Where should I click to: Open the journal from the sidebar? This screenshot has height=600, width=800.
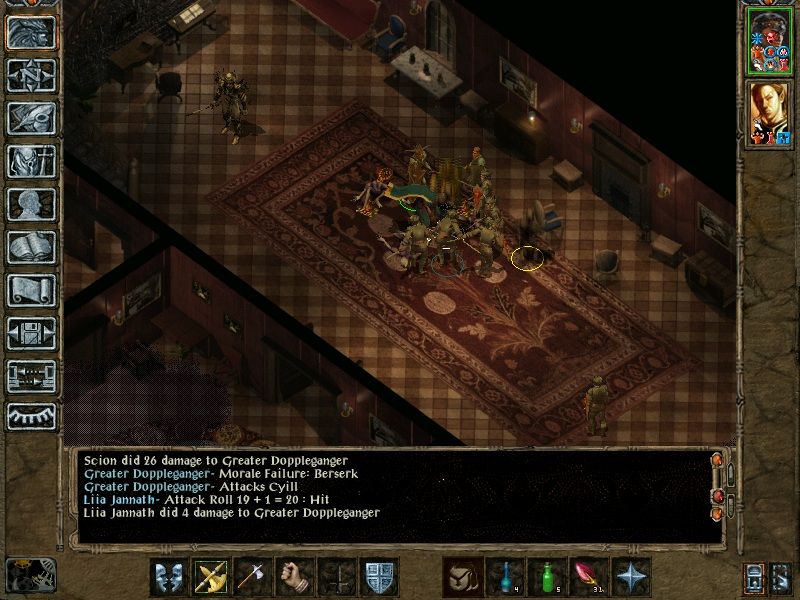pos(31,118)
